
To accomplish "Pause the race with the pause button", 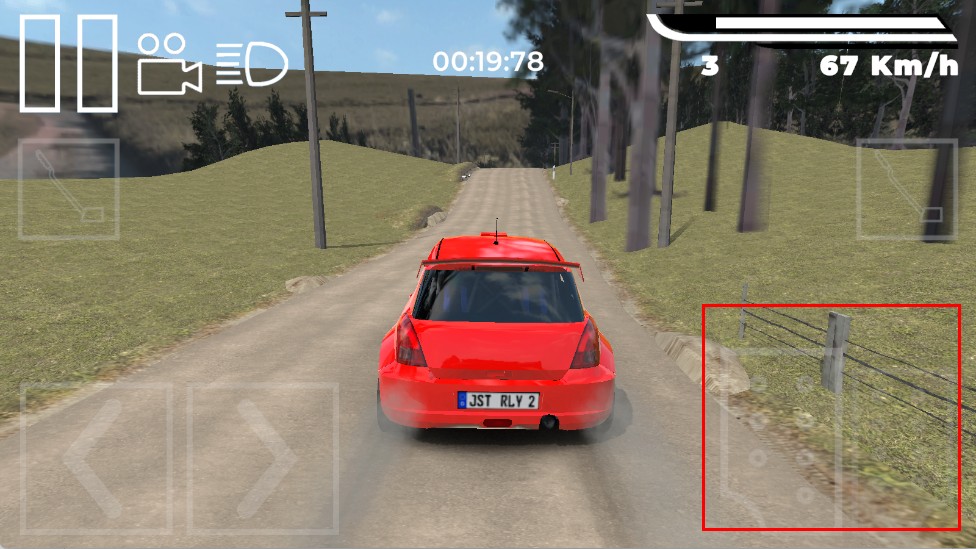I will pos(69,63).
